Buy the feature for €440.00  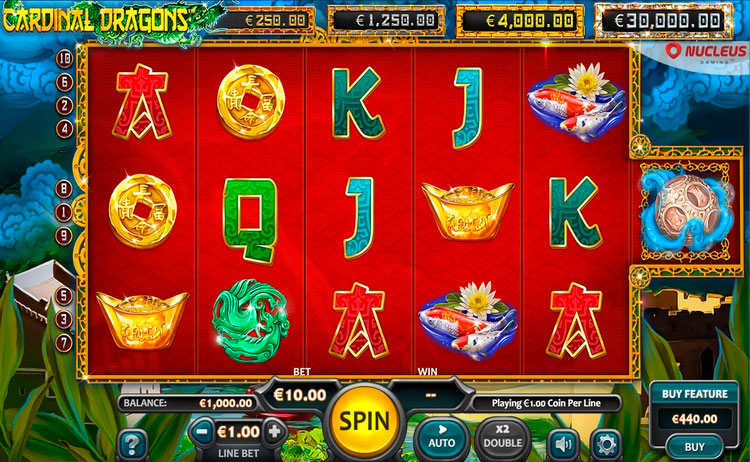coord(694,446)
